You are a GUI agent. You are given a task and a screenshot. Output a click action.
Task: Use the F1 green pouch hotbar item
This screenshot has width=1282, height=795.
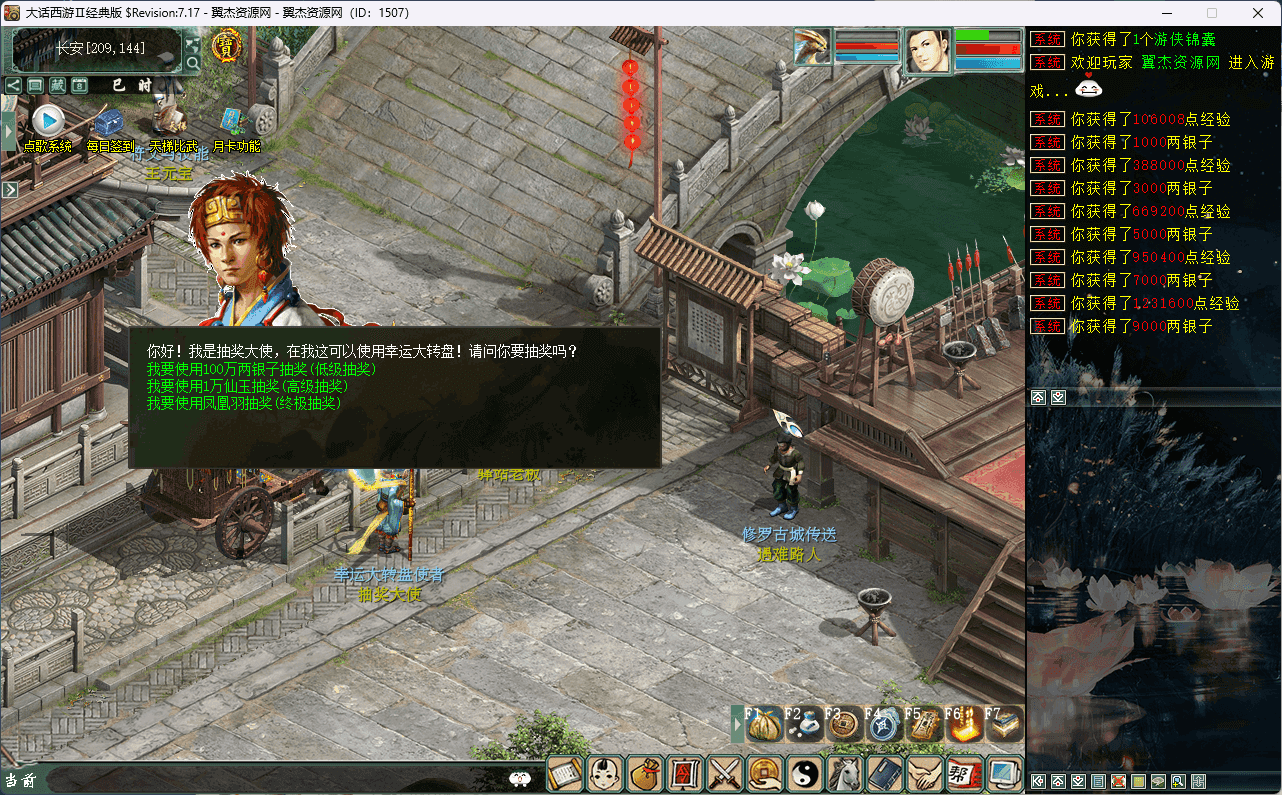click(765, 724)
